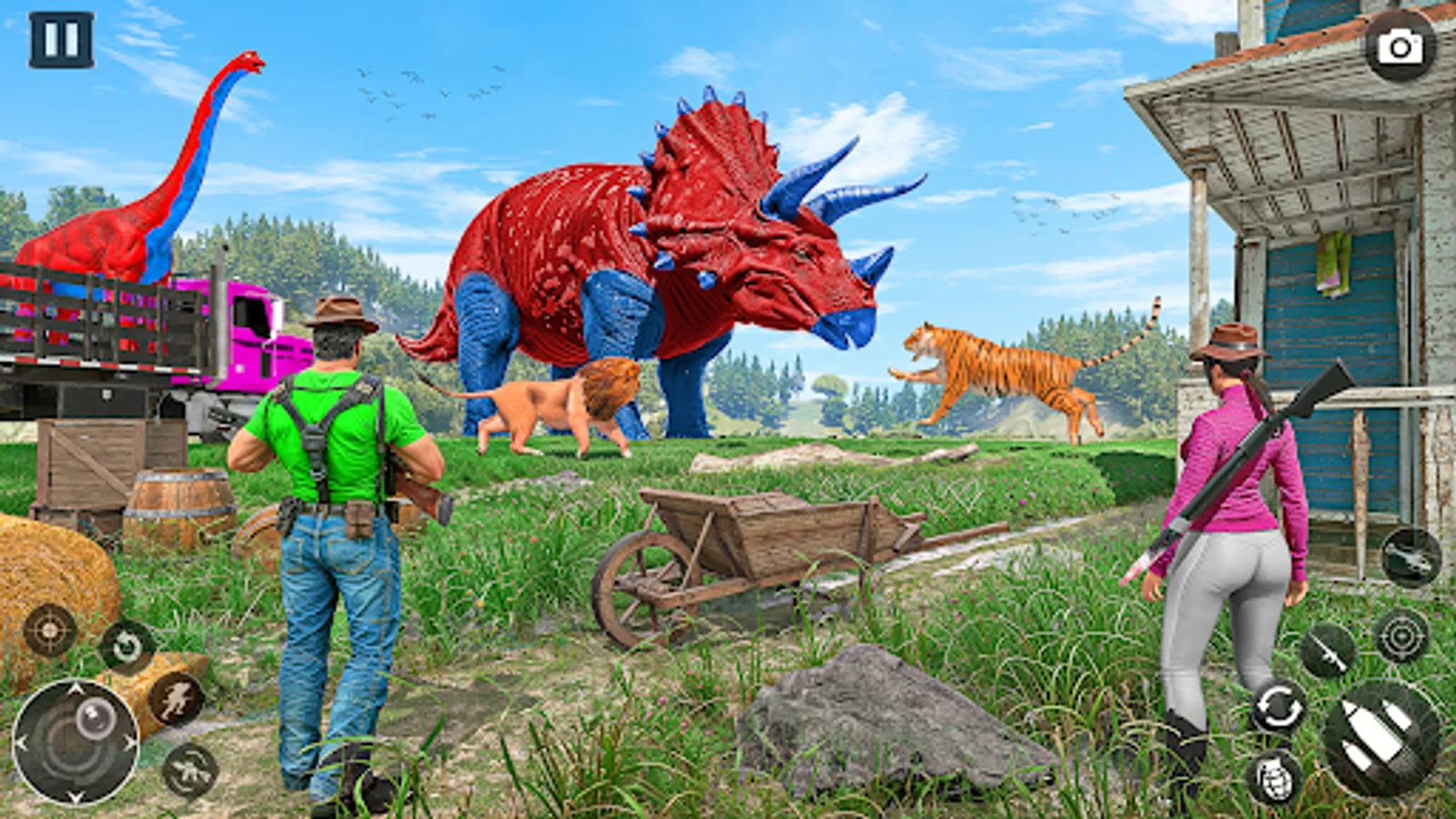Tap the left arrow of the joystick ring
The image size is (1456, 819).
(22, 741)
